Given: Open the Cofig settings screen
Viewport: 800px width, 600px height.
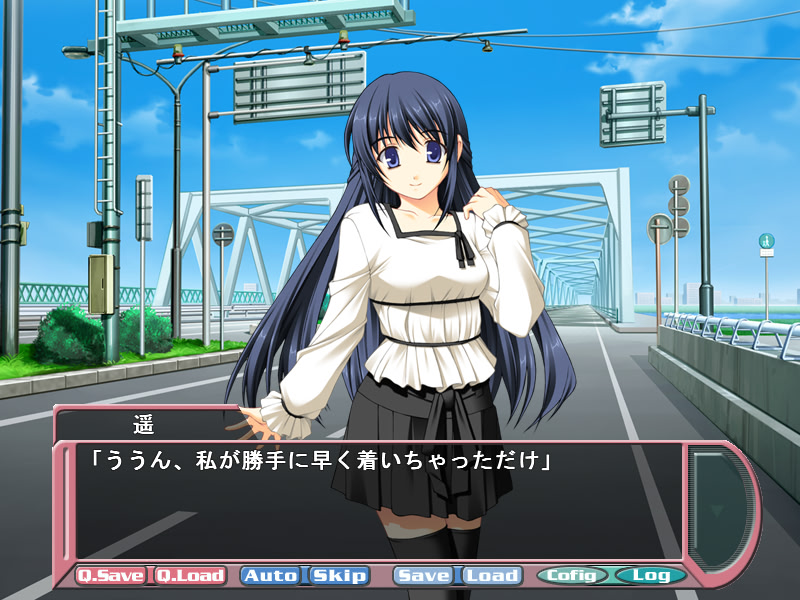Looking at the screenshot, I should click(573, 575).
